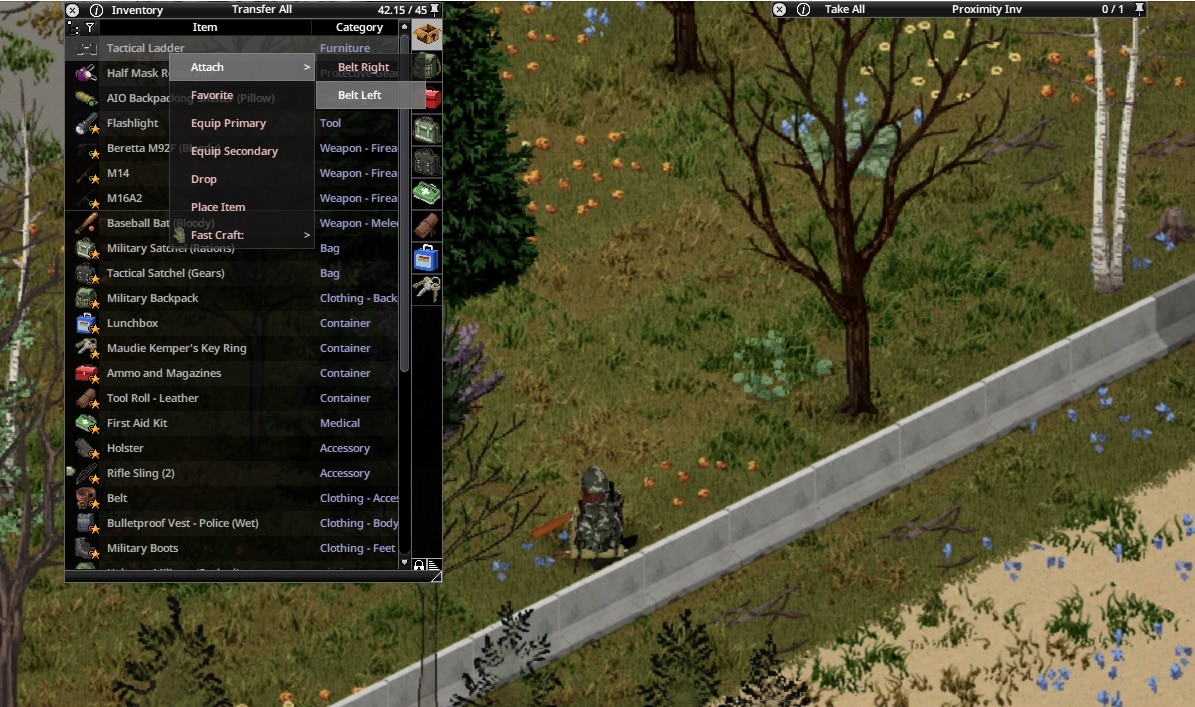Choose Drop in the context menu
The width and height of the screenshot is (1195, 707).
204,179
